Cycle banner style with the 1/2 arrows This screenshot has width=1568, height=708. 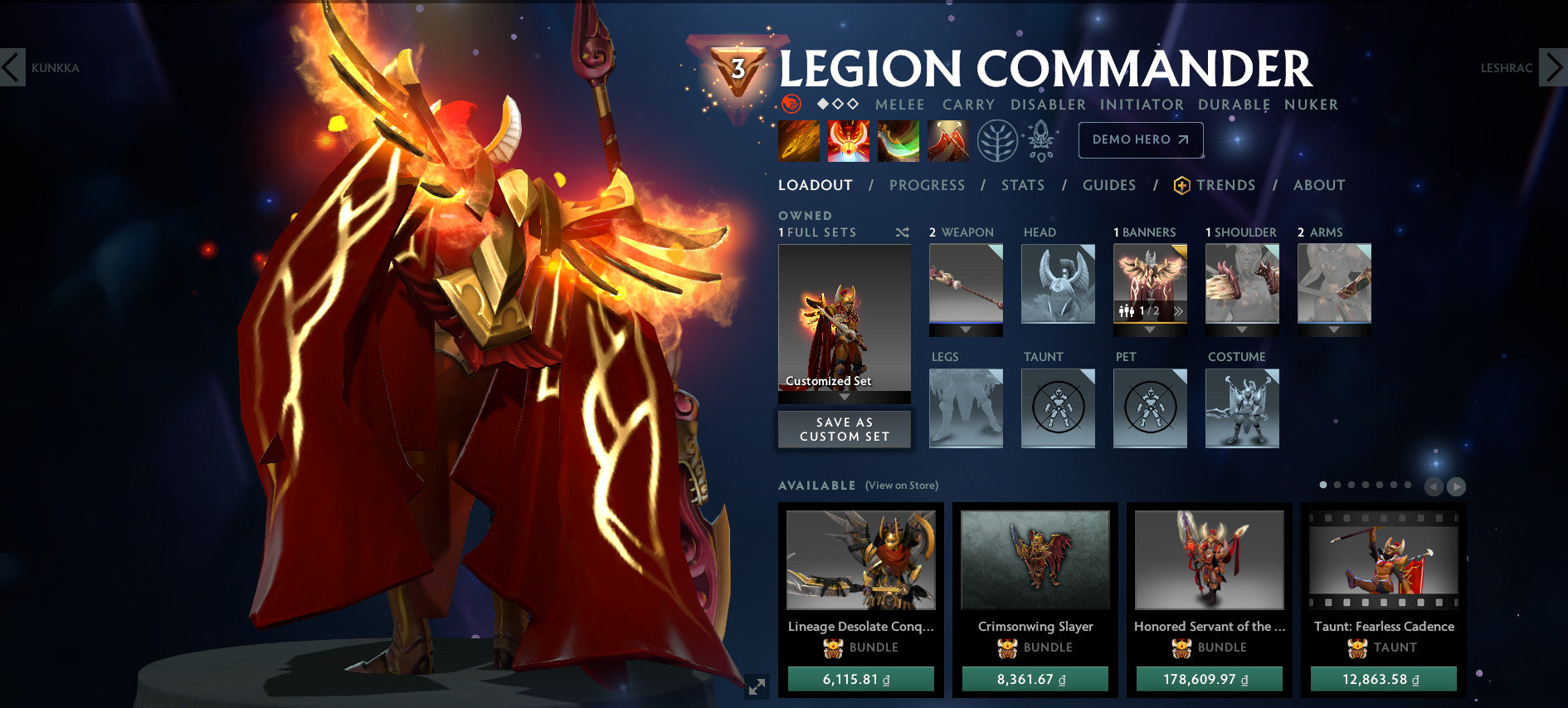(1179, 310)
